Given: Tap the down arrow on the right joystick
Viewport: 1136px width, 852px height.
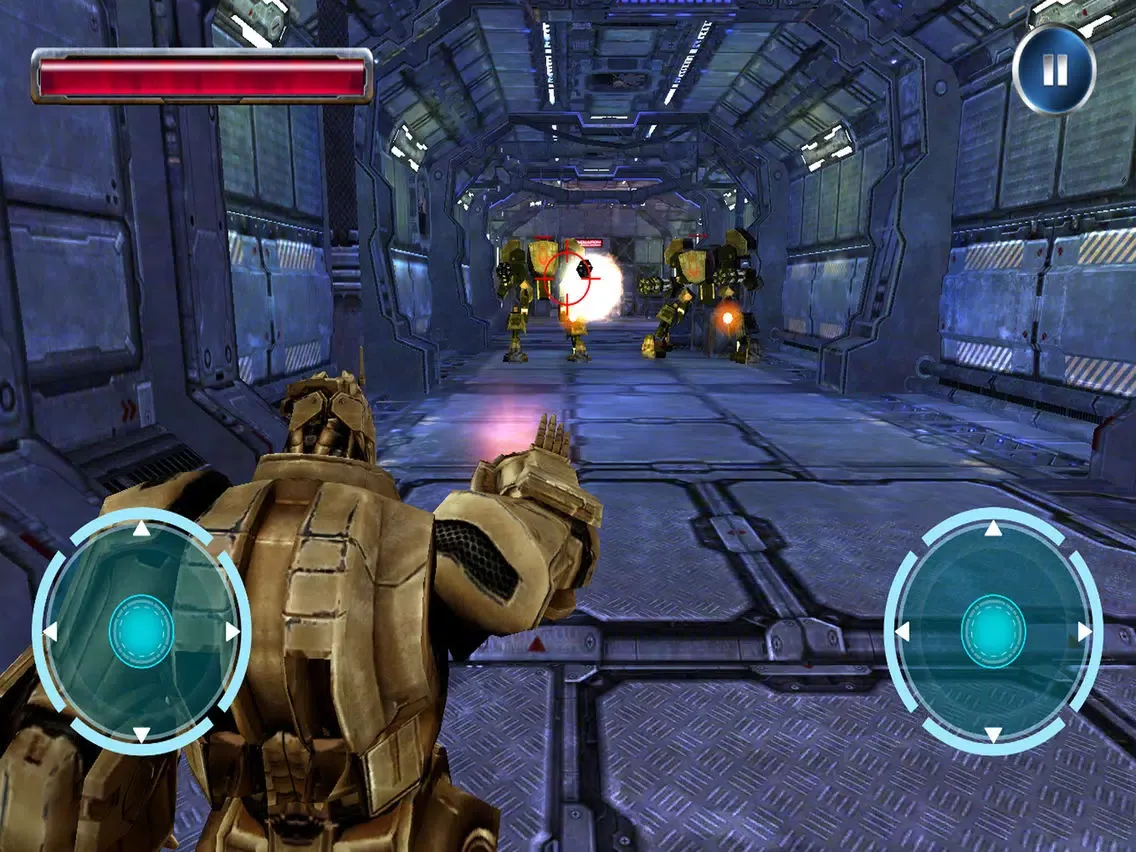Looking at the screenshot, I should (993, 735).
